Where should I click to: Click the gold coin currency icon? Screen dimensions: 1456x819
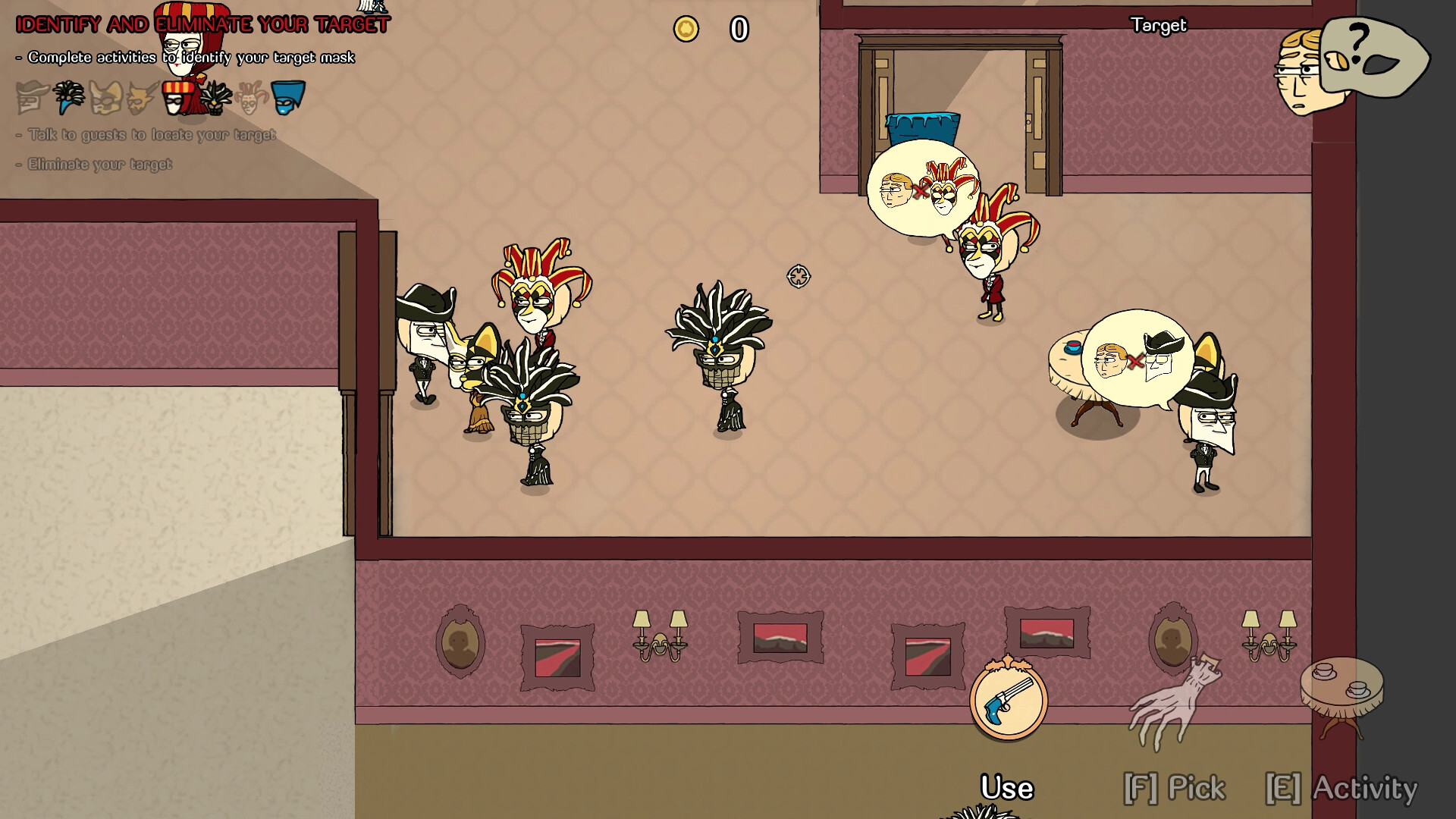pos(686,30)
